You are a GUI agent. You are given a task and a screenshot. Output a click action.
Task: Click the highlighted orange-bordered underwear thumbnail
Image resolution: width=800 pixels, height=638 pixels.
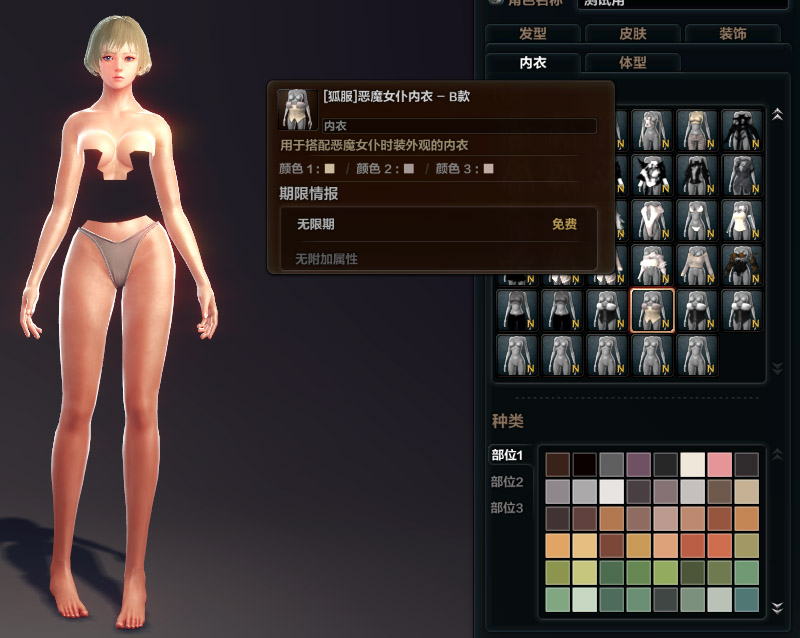652,311
